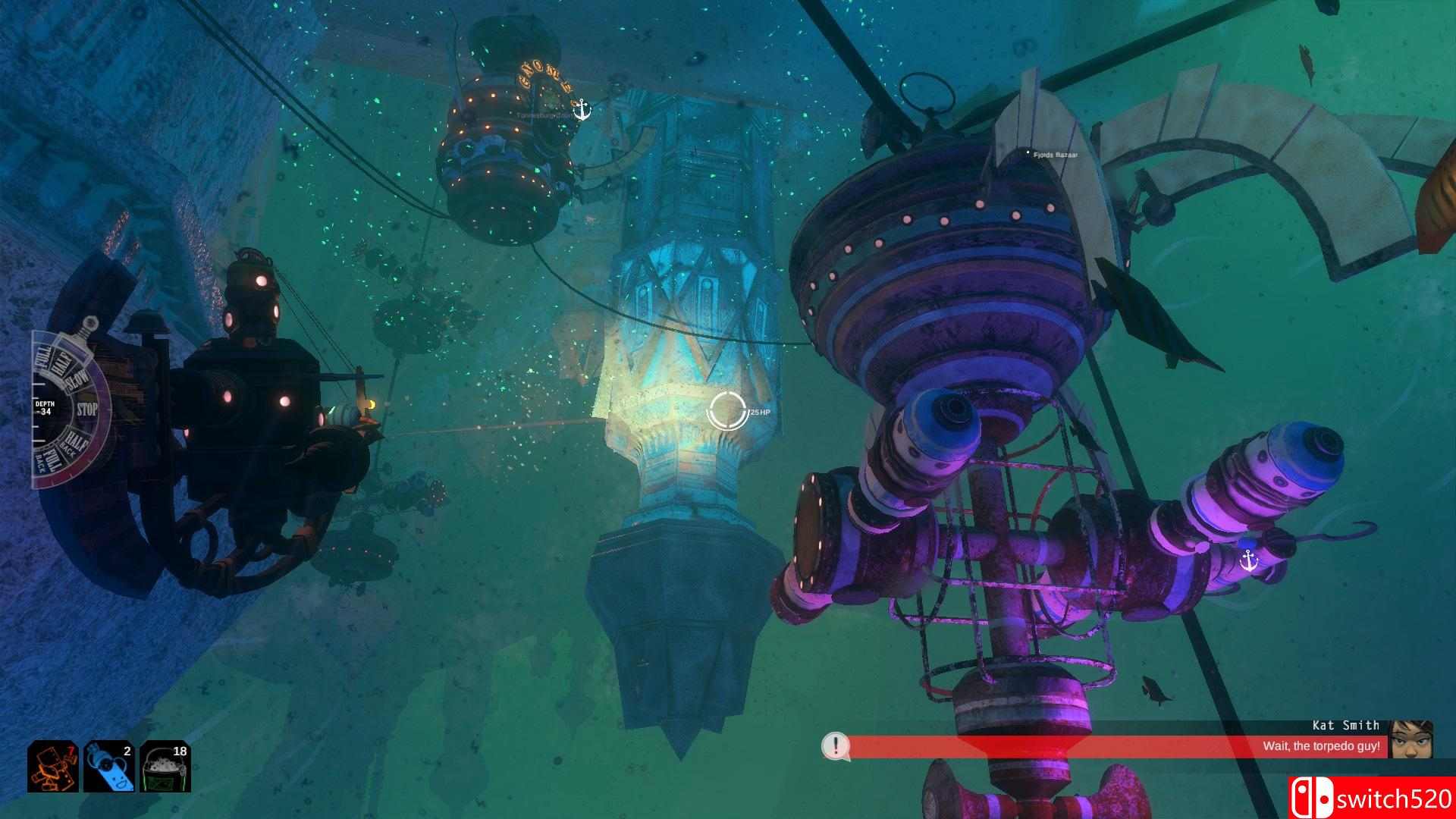Screen dimensions: 1456x819
Task: Click the exclamation speech bubble alert
Action: point(835,746)
